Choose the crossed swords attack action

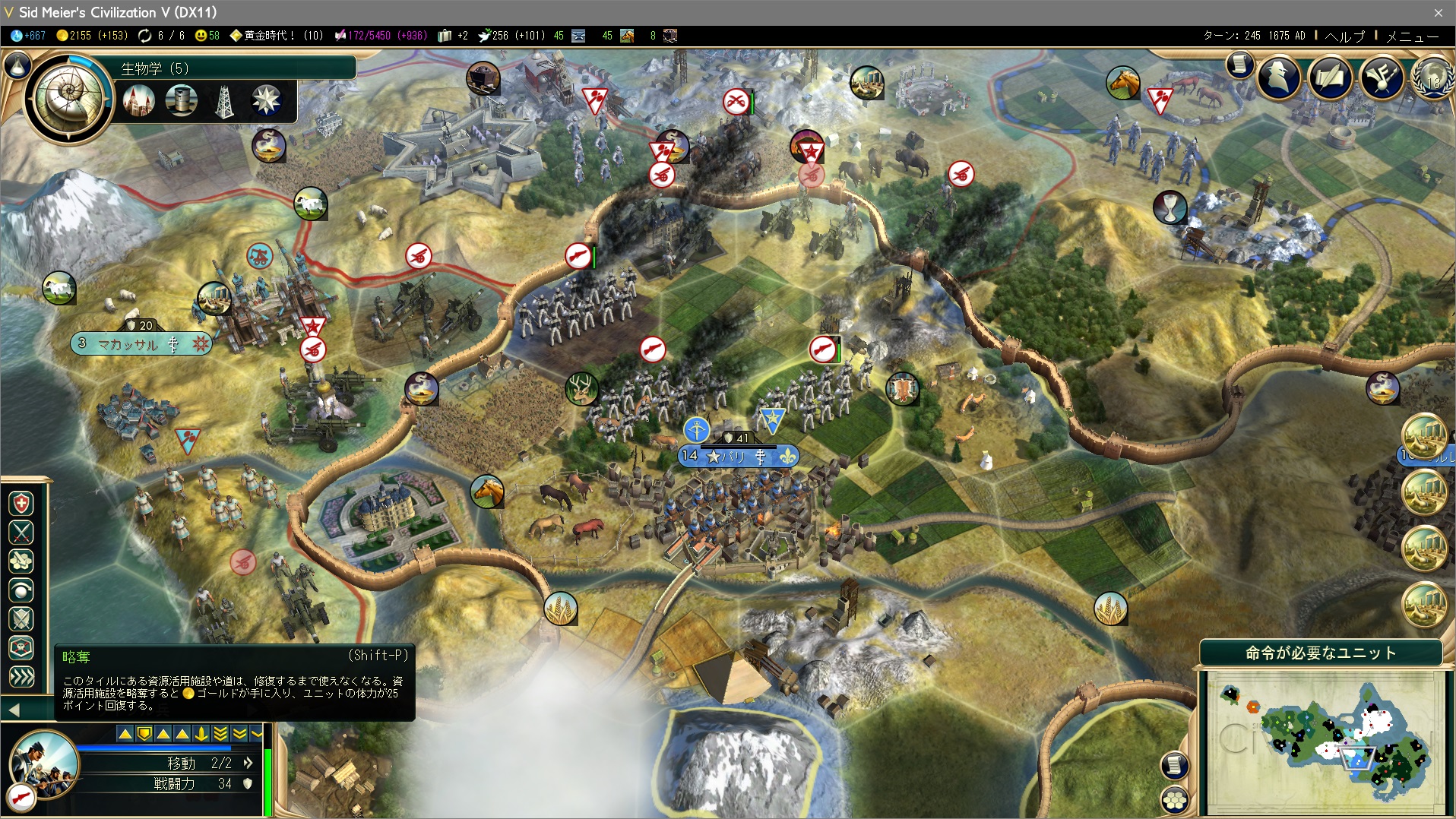tap(21, 533)
